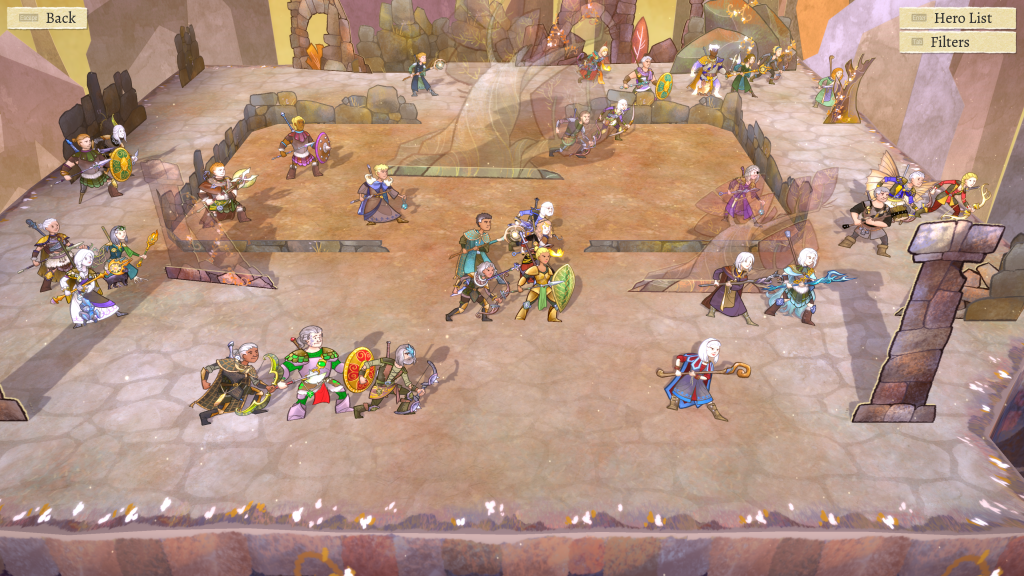Go back using the Back button
Image resolution: width=1024 pixels, height=576 pixels.
tap(47, 18)
